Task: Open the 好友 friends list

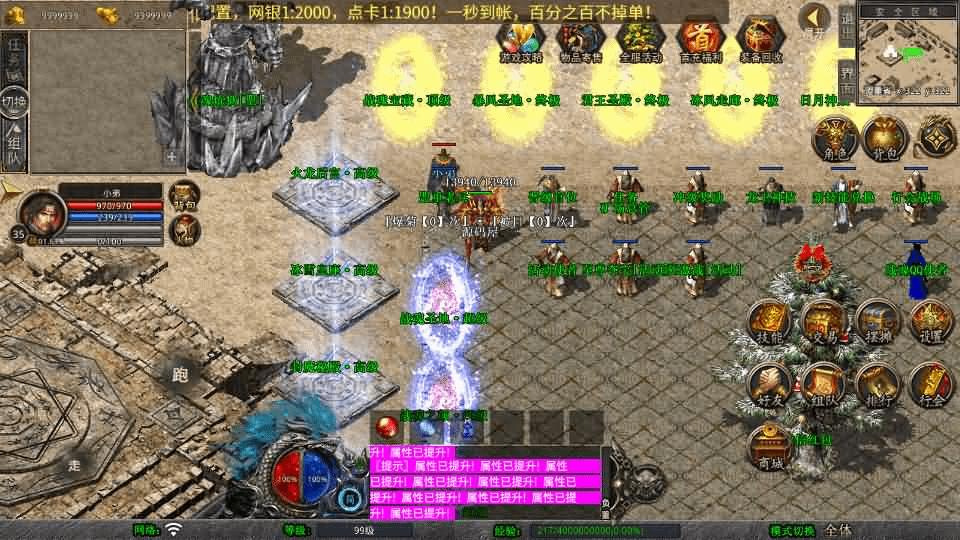Action: [771, 385]
